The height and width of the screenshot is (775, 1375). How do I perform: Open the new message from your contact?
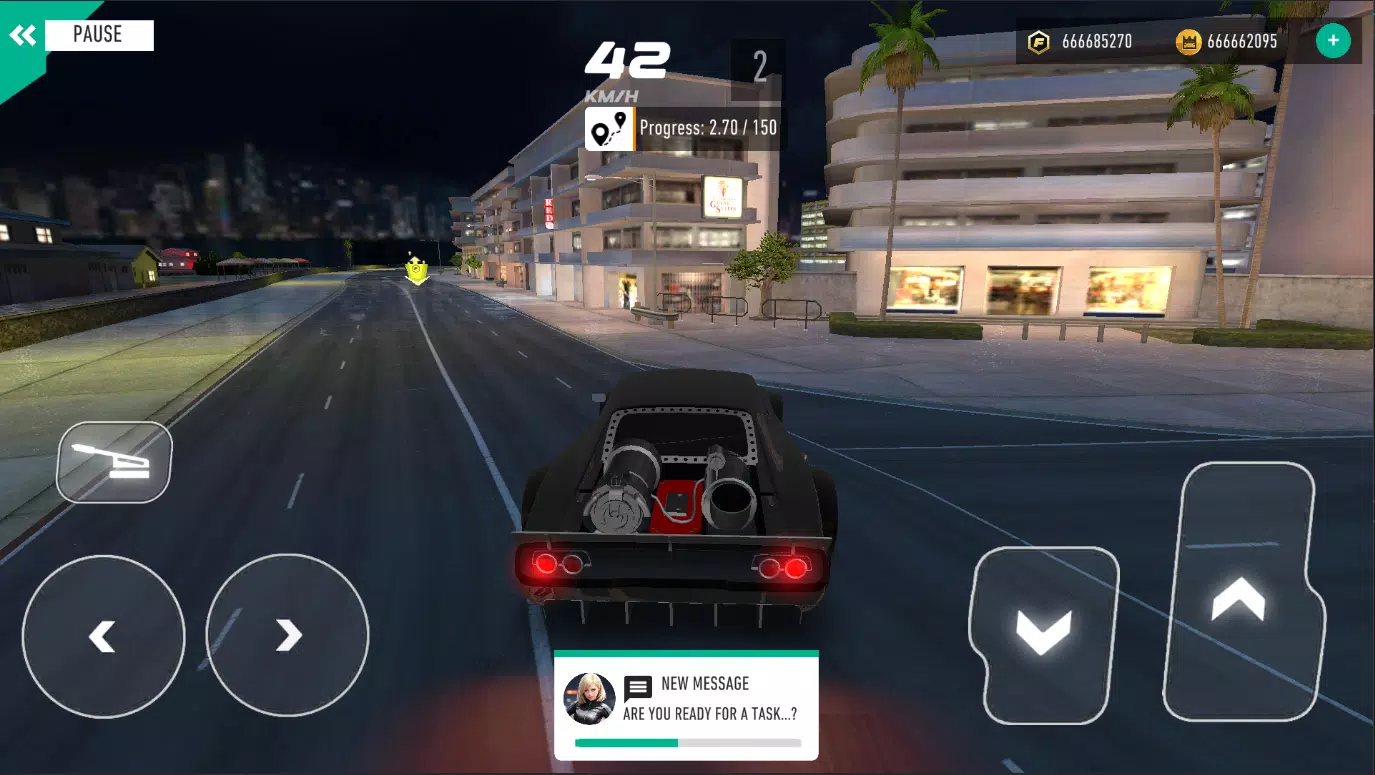[686, 705]
